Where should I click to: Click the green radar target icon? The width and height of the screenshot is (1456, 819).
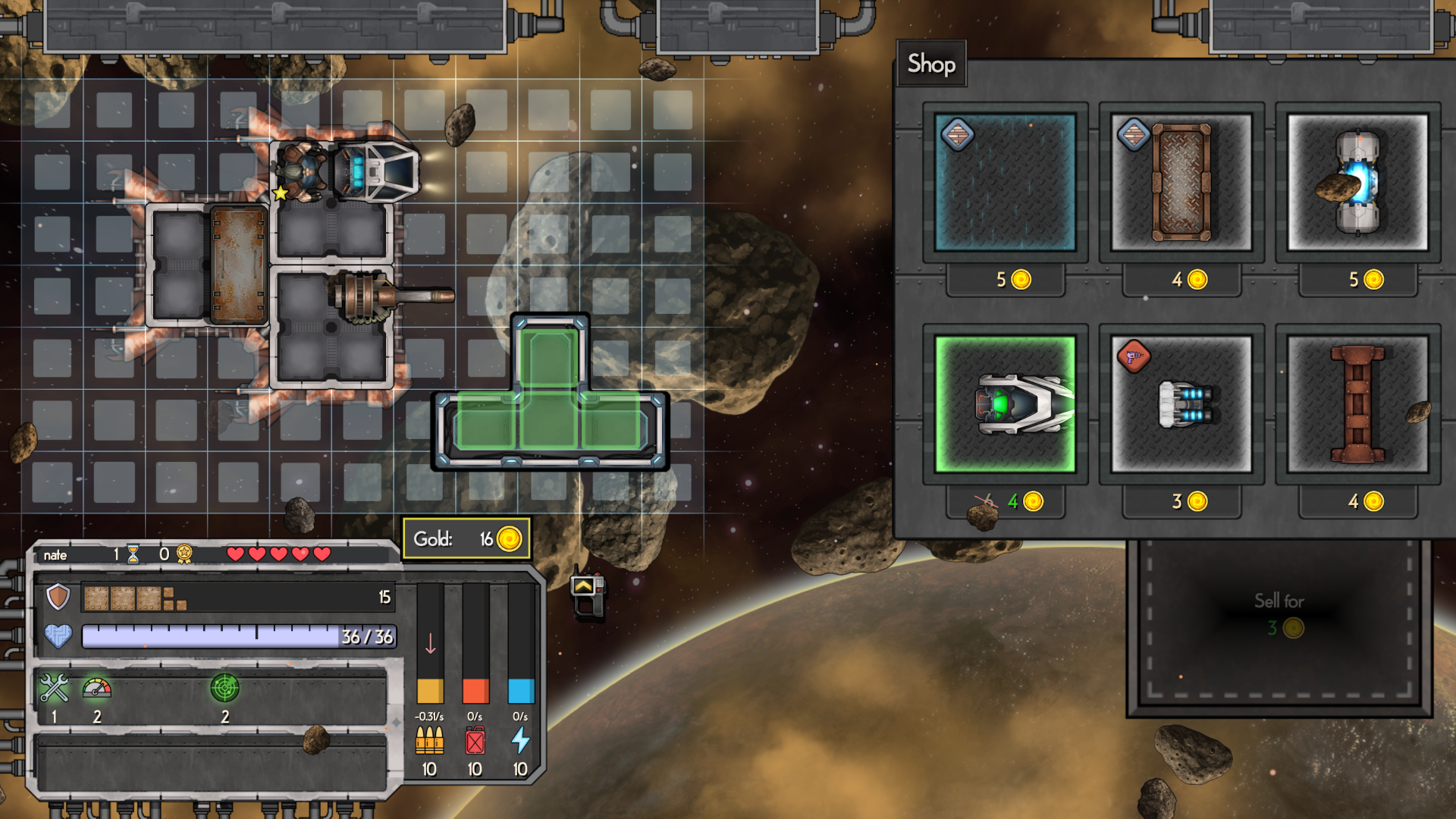point(224,689)
